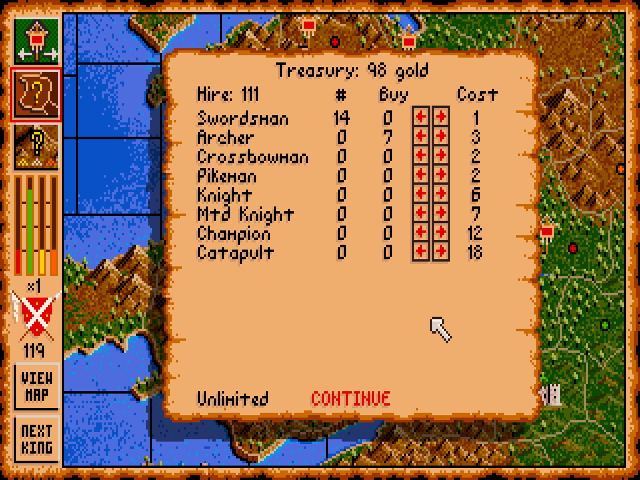Buy a Pikeman using the right arrow
The height and width of the screenshot is (480, 640).
tap(440, 176)
